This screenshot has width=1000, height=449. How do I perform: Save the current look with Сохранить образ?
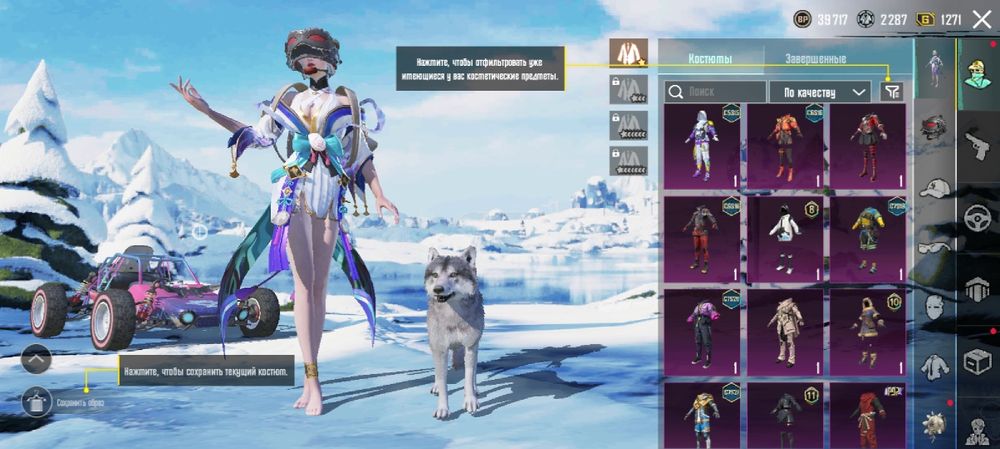coord(36,402)
